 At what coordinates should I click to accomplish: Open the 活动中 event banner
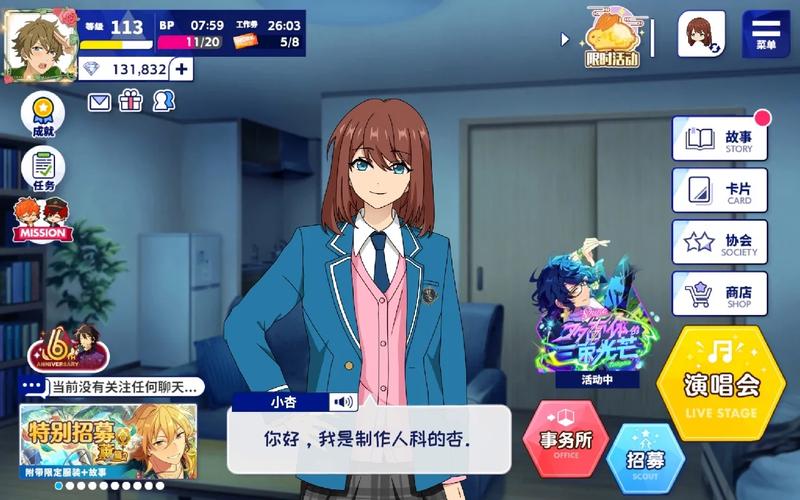pyautogui.click(x=584, y=312)
